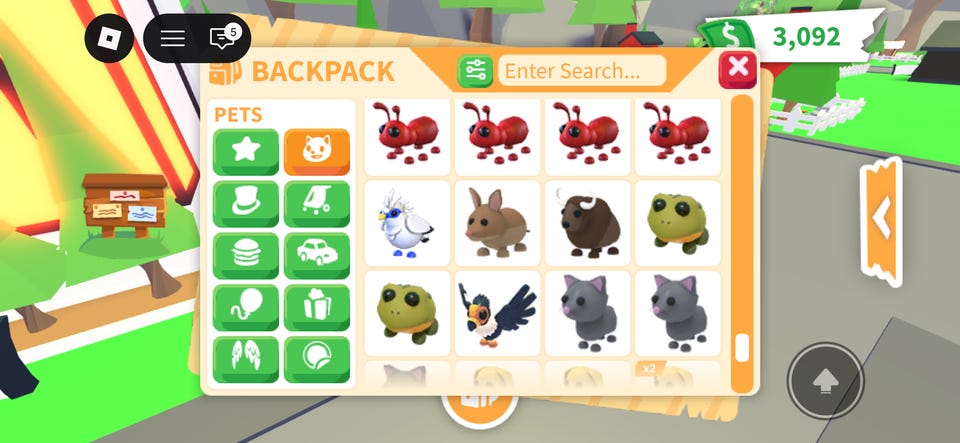This screenshot has height=443, width=960.
Task: Open the top hat accessories tab
Action: [246, 204]
